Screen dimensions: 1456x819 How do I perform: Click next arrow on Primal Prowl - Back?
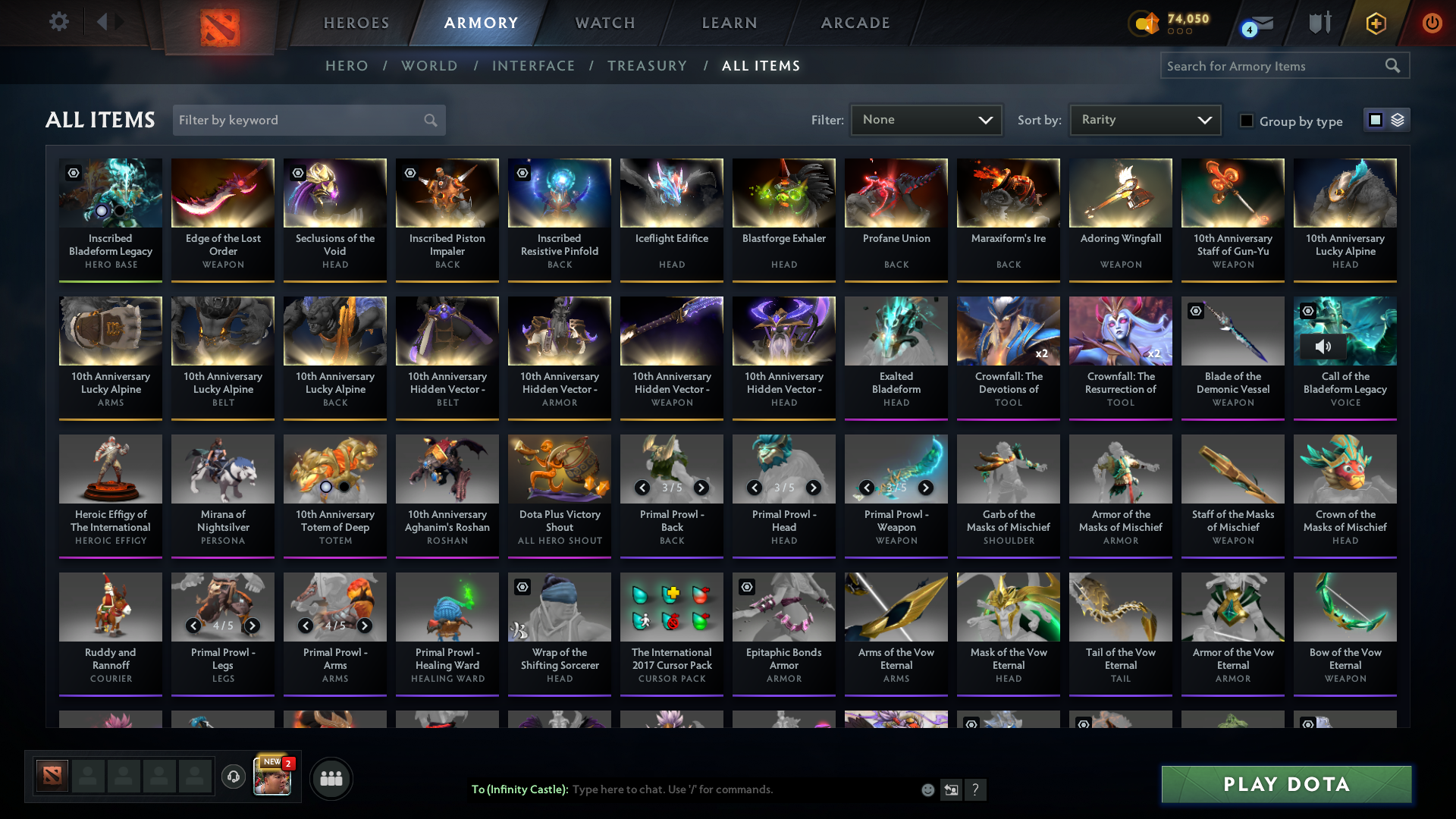(x=700, y=488)
